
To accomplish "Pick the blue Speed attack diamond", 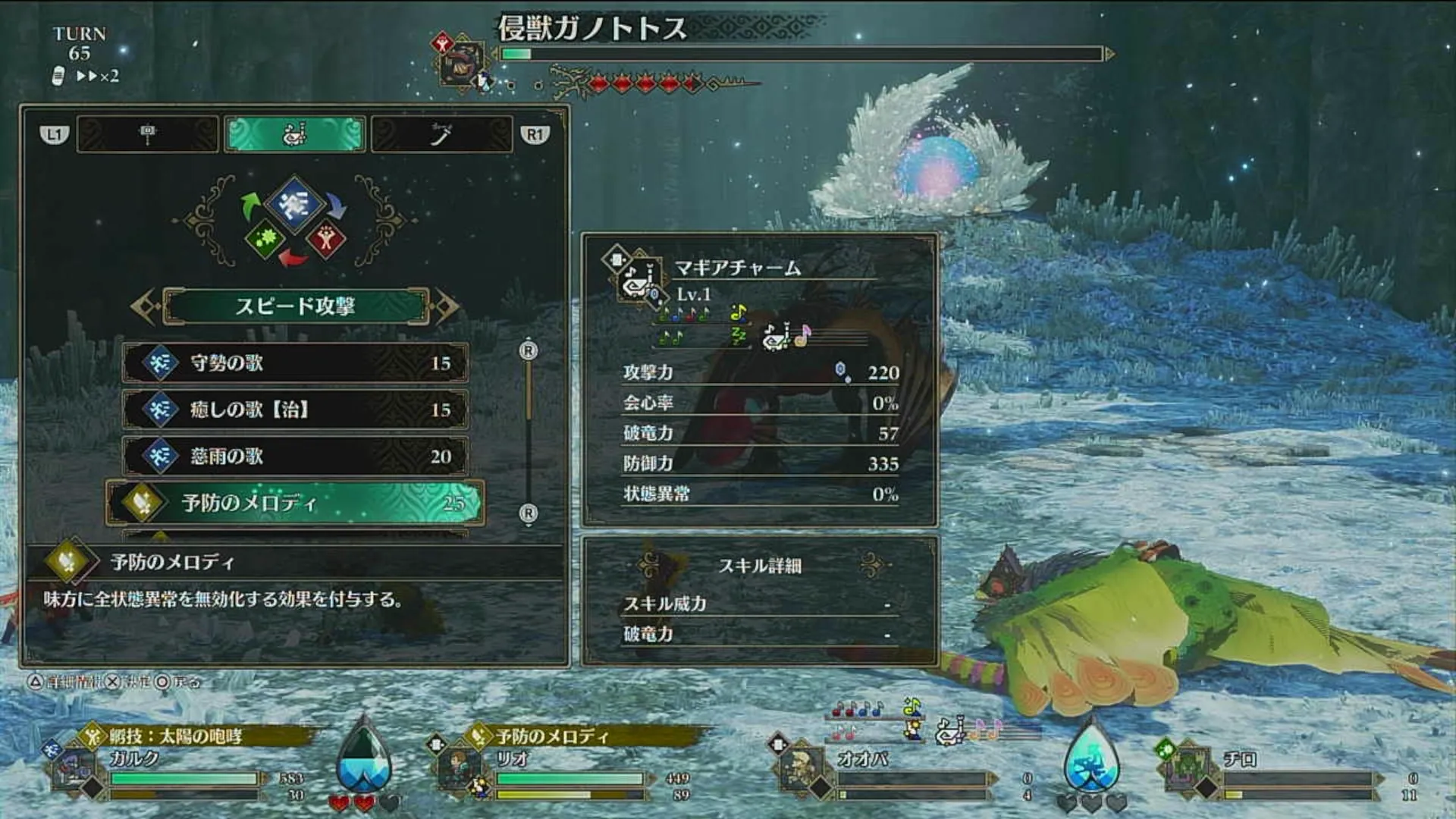I will coord(294,202).
